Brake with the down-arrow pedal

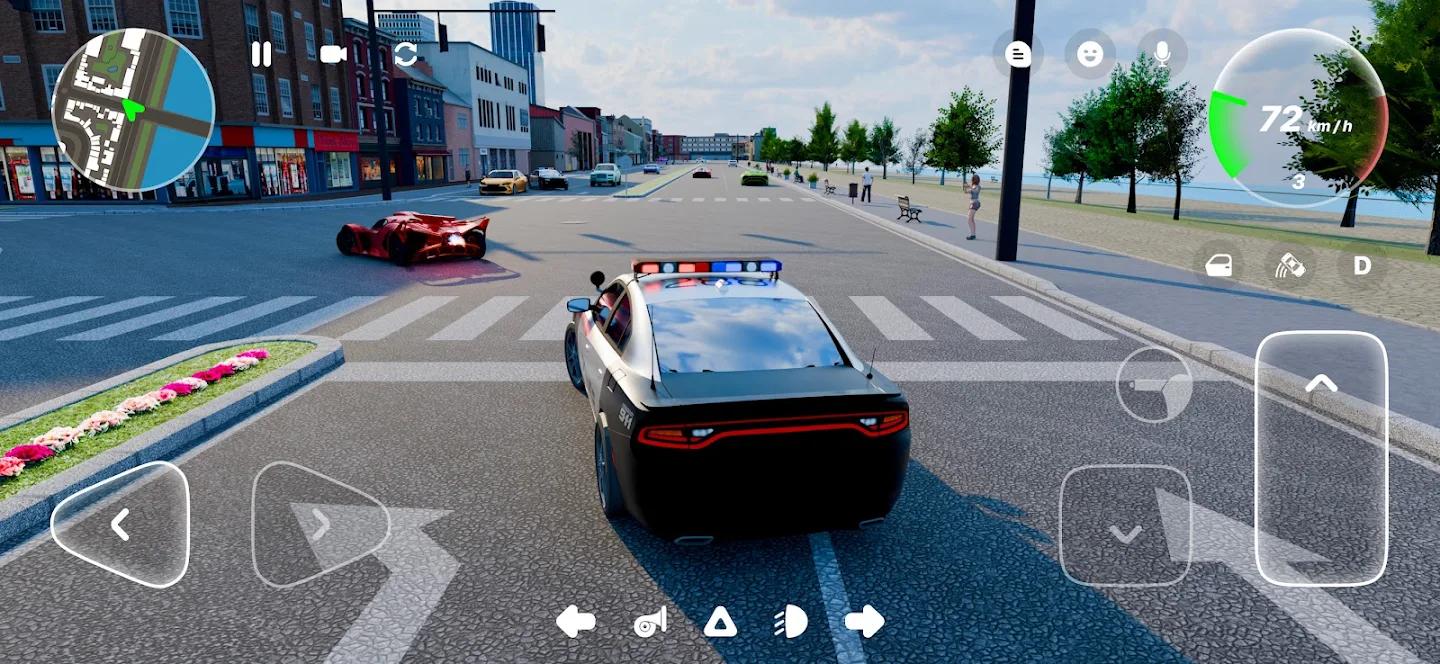point(1126,525)
